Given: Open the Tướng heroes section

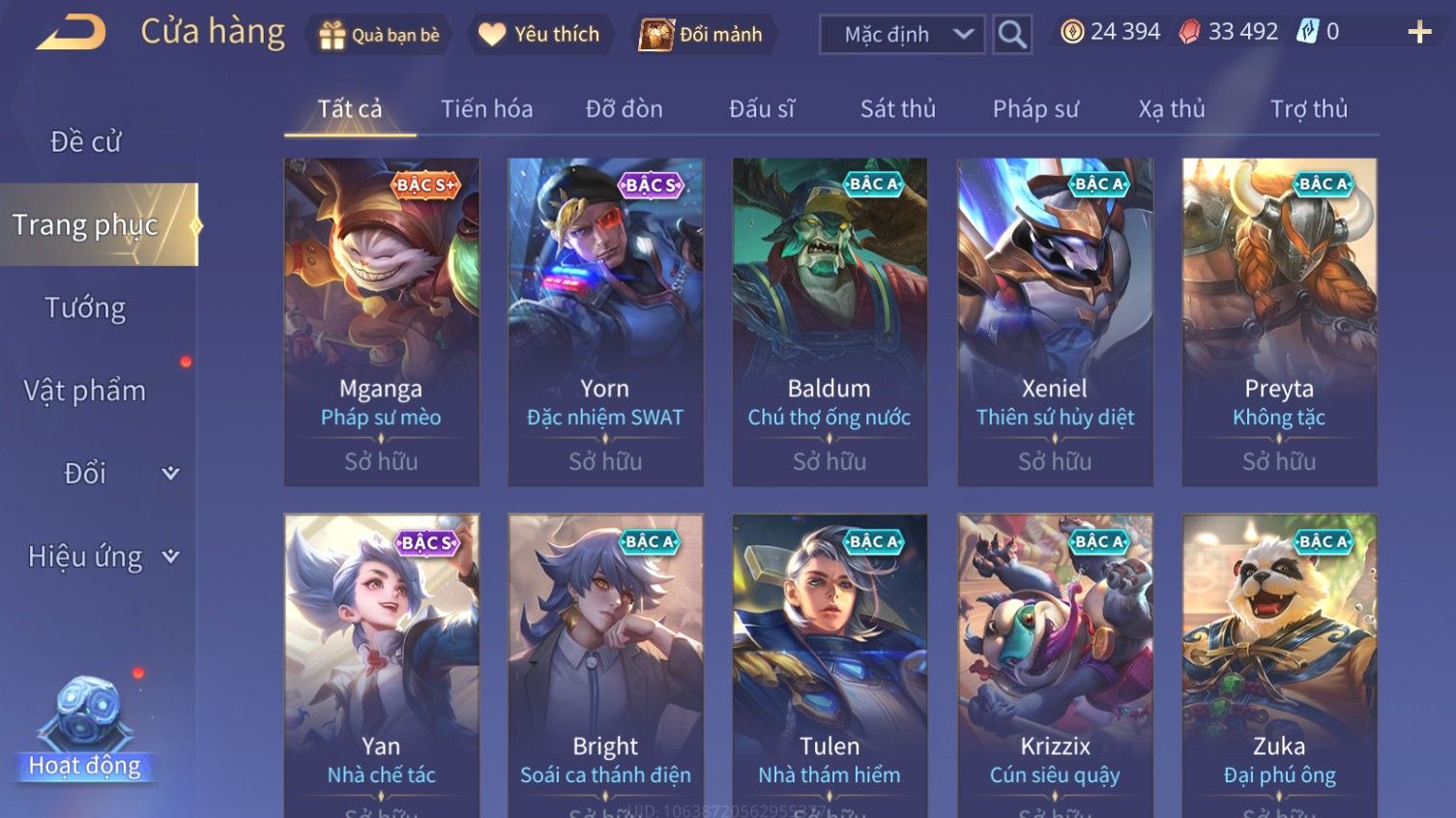Looking at the screenshot, I should pyautogui.click(x=85, y=308).
